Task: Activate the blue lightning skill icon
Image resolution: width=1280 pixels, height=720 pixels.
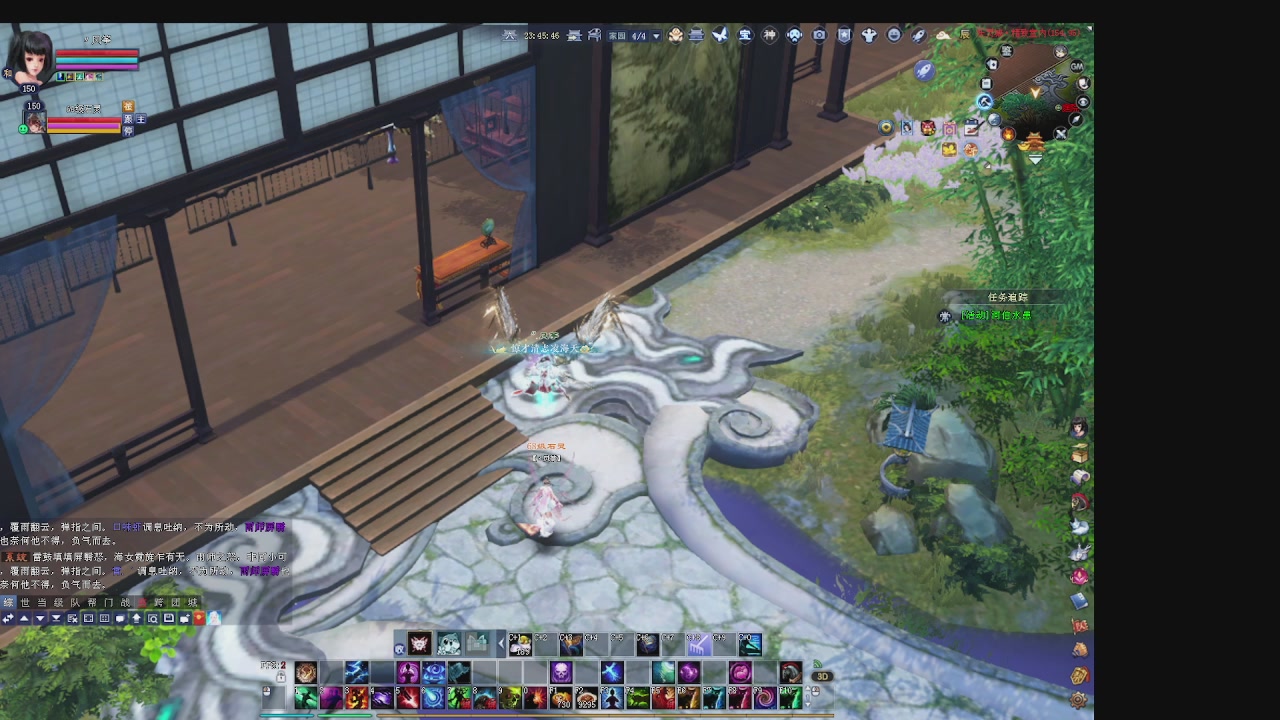Action: click(356, 672)
